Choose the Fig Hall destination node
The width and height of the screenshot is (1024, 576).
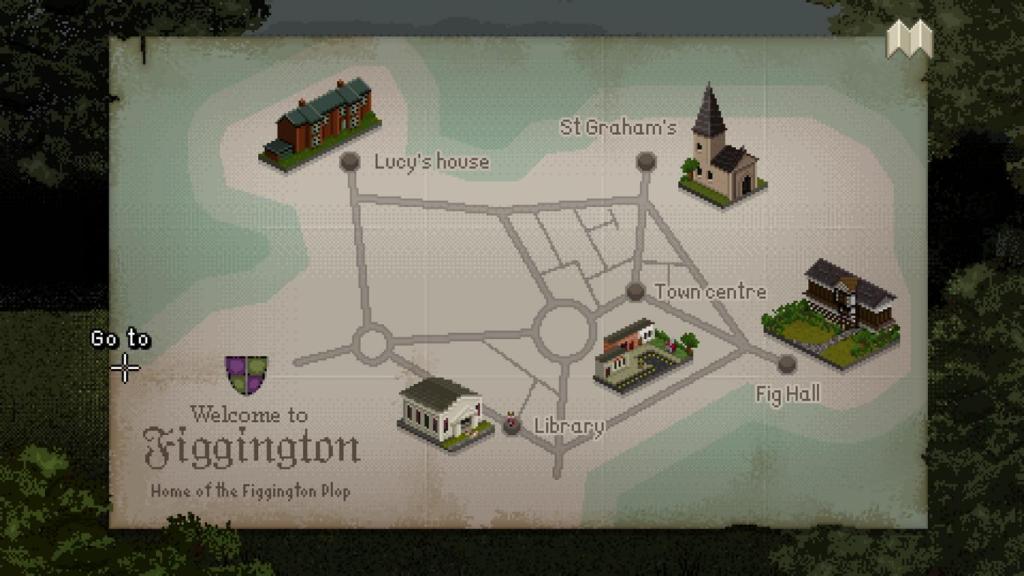(x=787, y=364)
